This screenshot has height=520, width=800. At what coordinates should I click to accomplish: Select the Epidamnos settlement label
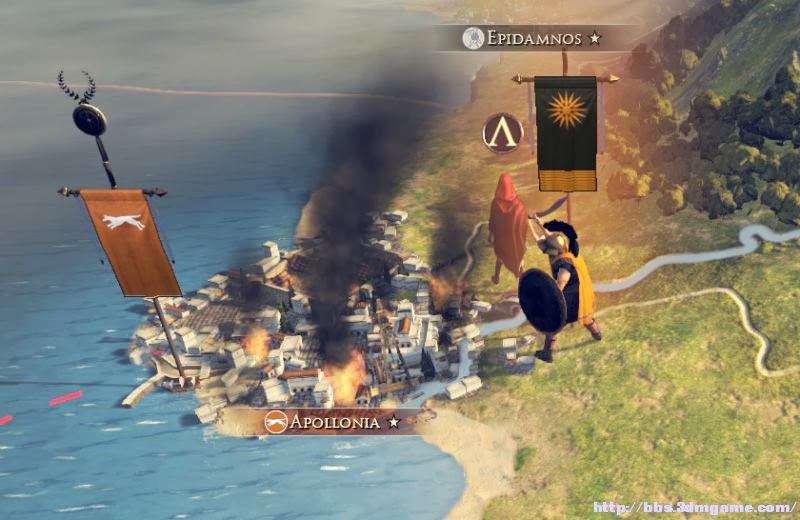pos(534,39)
